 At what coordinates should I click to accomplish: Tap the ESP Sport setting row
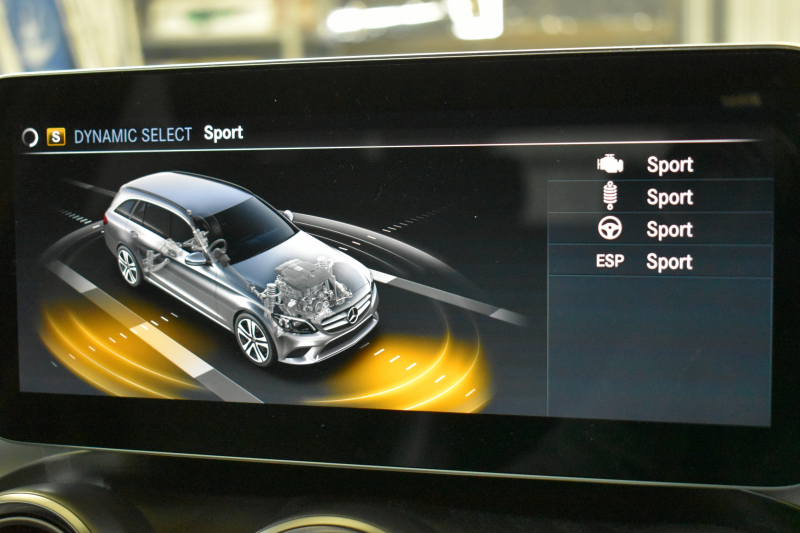pyautogui.click(x=660, y=262)
